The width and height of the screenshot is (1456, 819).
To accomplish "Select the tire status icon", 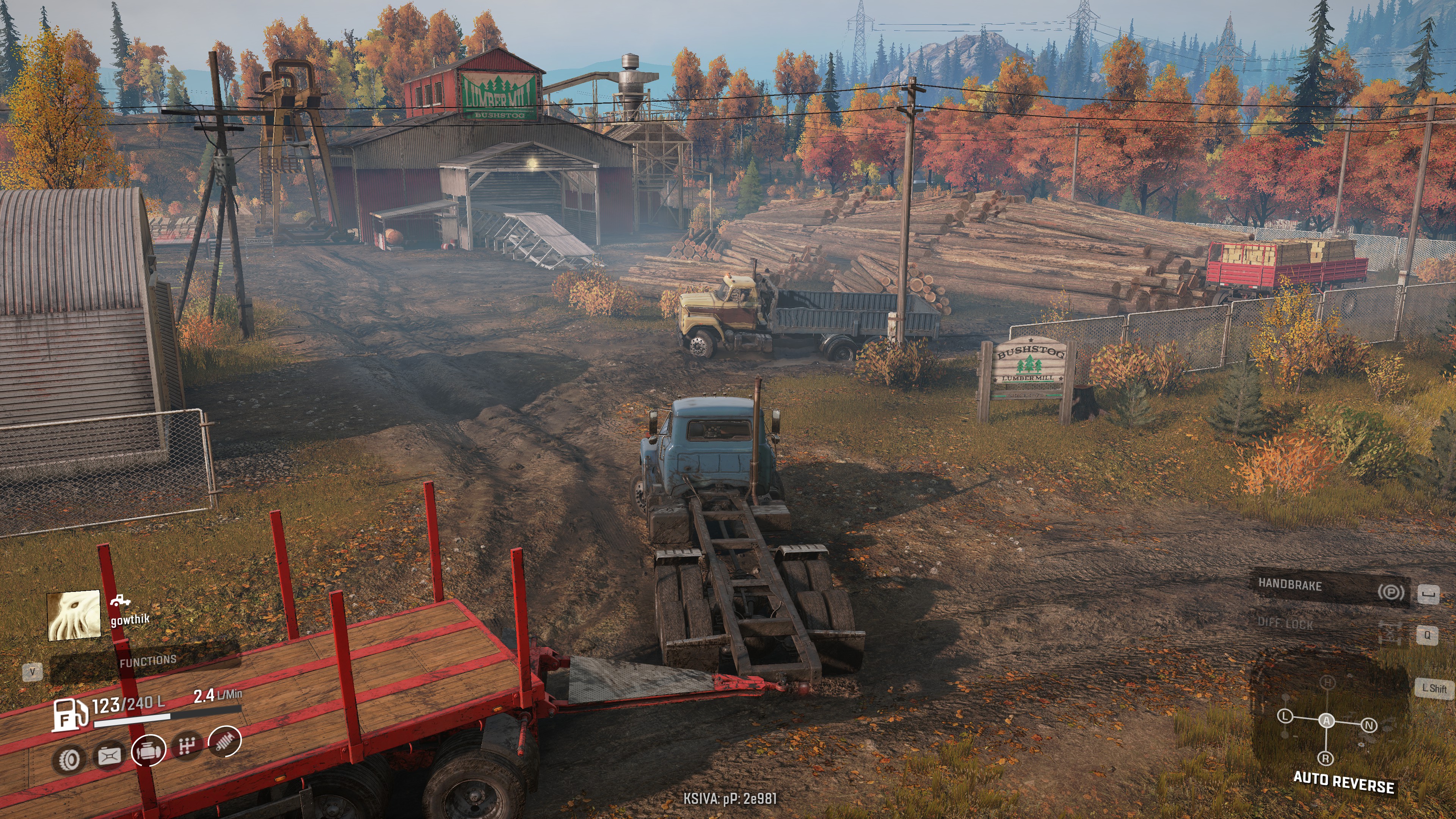I will click(69, 759).
